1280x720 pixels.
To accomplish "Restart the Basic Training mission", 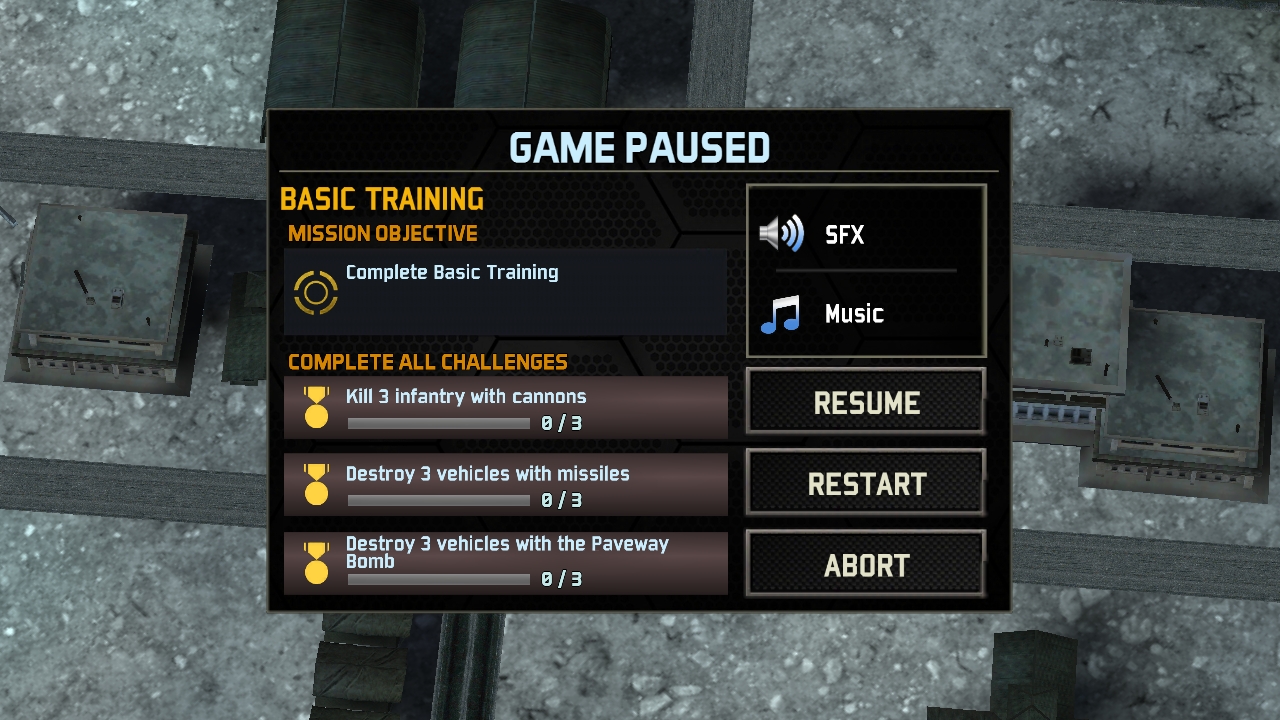I will pyautogui.click(x=866, y=484).
